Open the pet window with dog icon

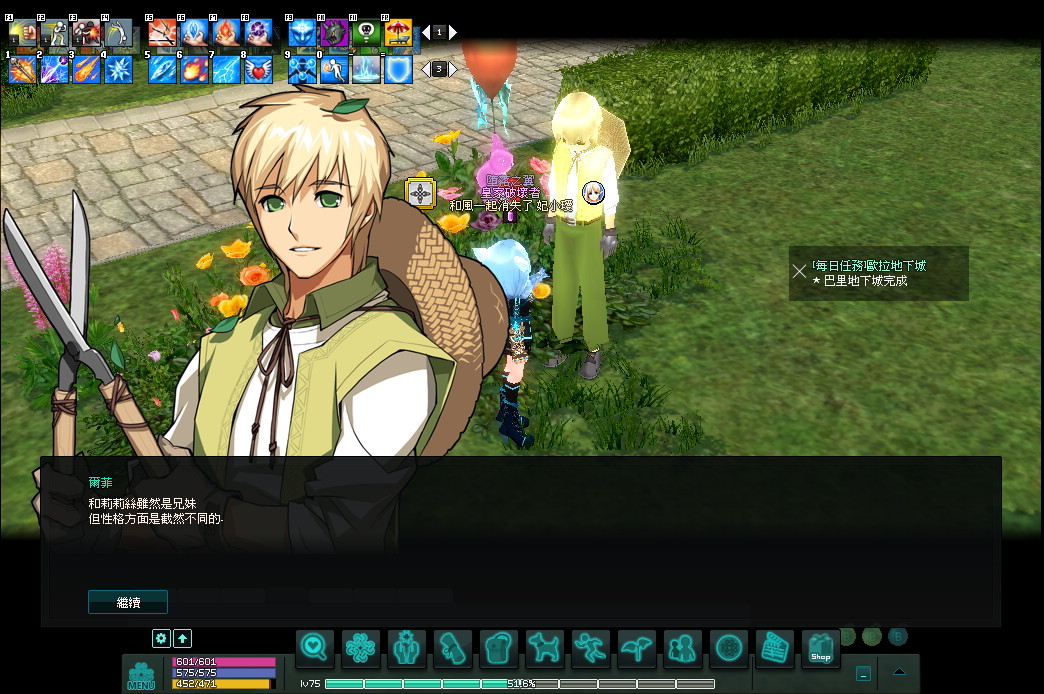[x=545, y=650]
